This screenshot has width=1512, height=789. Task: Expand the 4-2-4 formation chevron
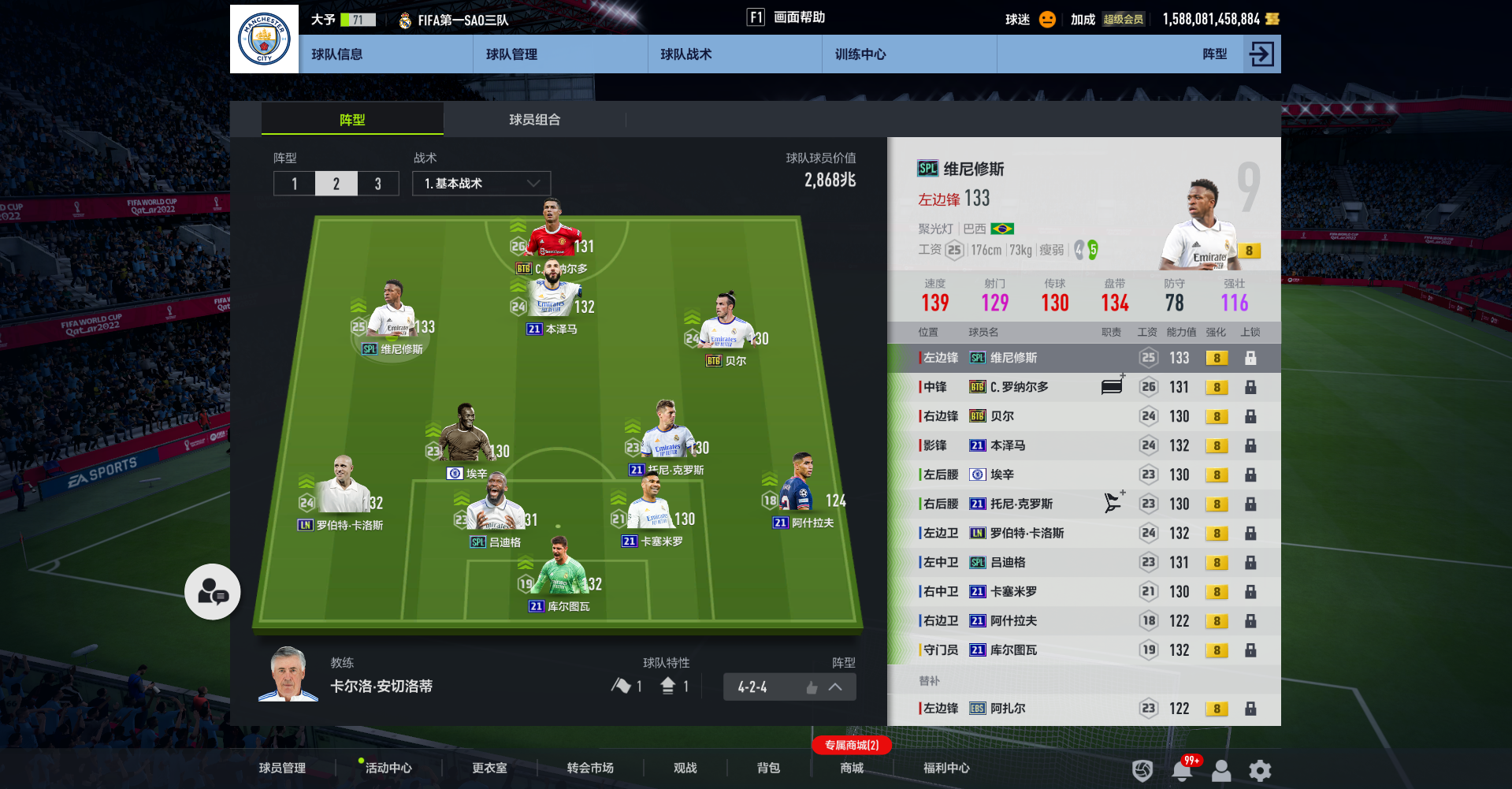[x=835, y=687]
